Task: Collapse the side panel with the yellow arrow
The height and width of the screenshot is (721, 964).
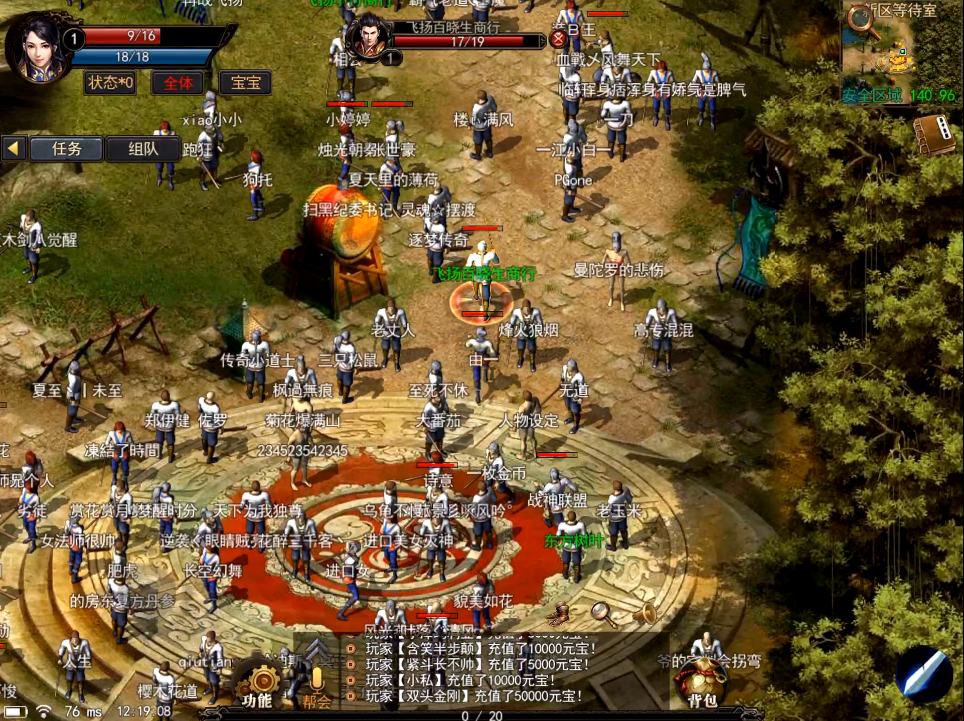Action: (13, 149)
